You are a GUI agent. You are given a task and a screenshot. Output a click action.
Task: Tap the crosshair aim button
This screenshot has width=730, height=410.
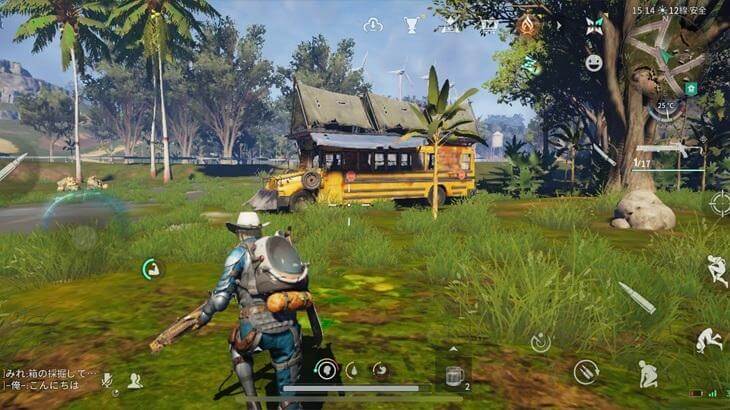pos(719,203)
